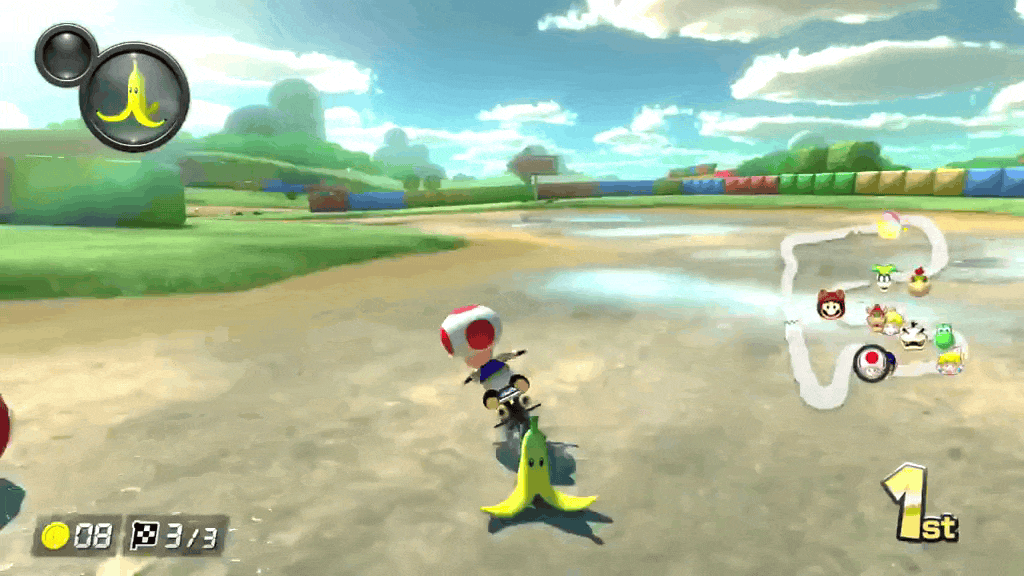Viewport: 1024px width, 576px height.
Task: Click the empty secondary item slot
Action: (66, 55)
